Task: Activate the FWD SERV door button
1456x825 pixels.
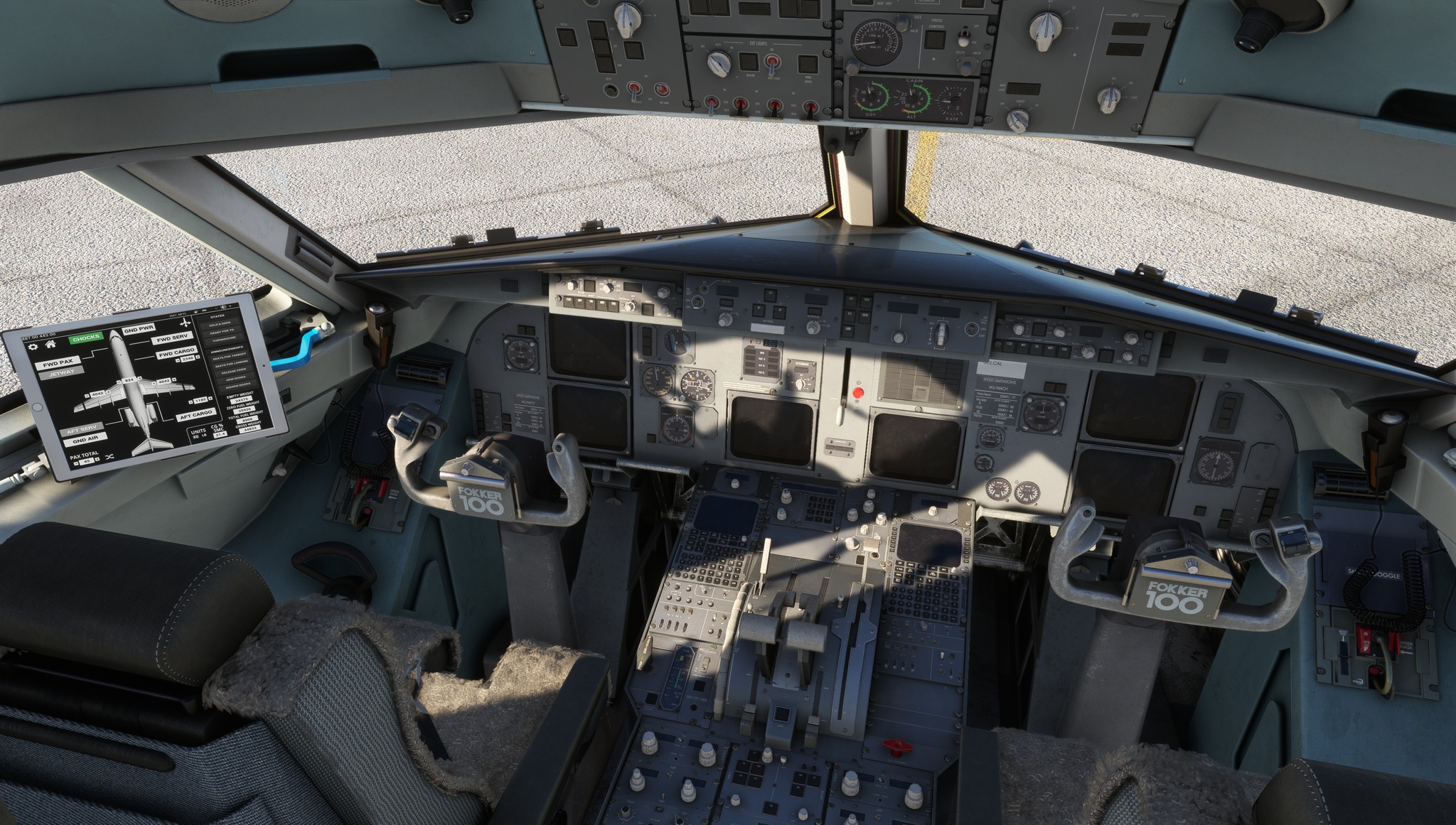Action: 172,339
